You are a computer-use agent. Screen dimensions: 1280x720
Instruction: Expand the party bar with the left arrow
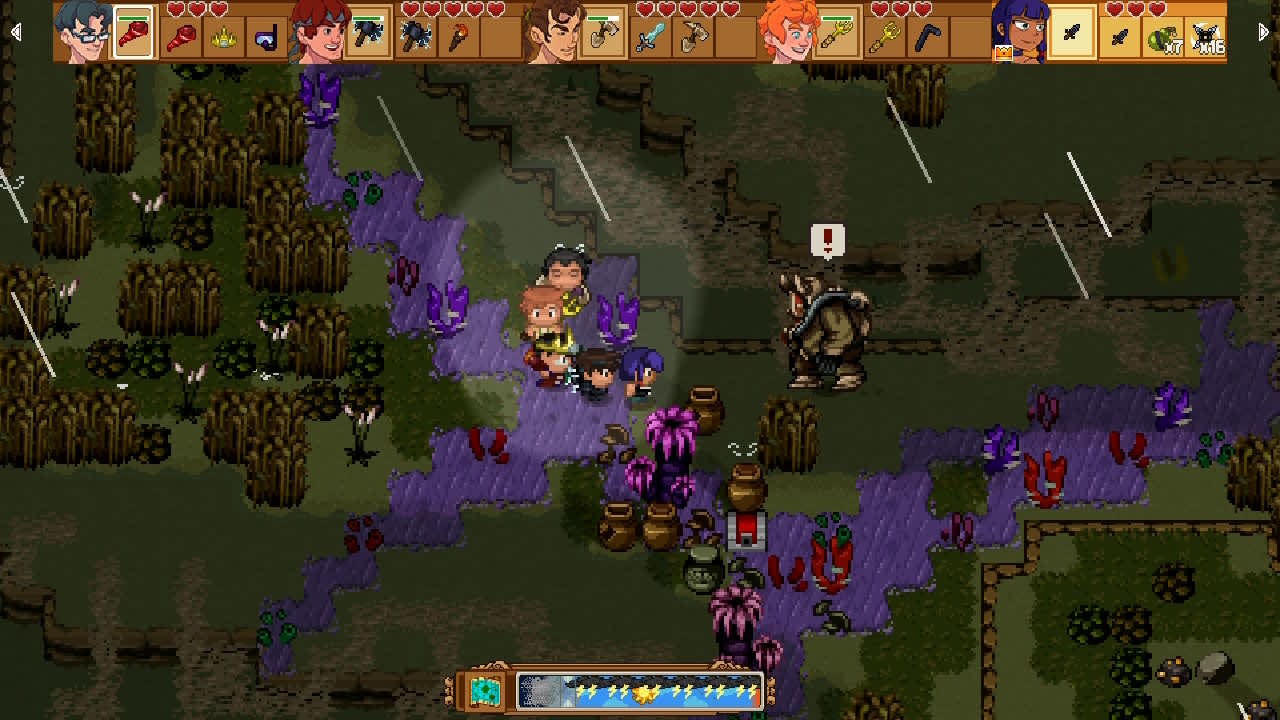(x=15, y=31)
